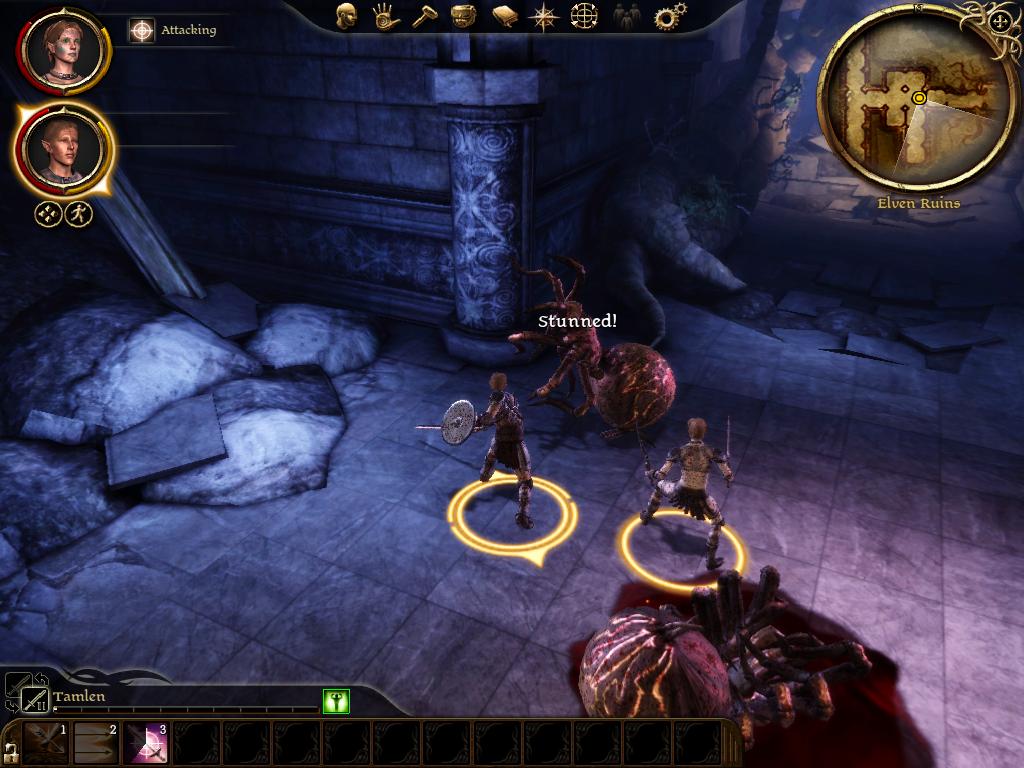Open the inventory chest icon
Image resolution: width=1024 pixels, height=768 pixels.
[463, 16]
